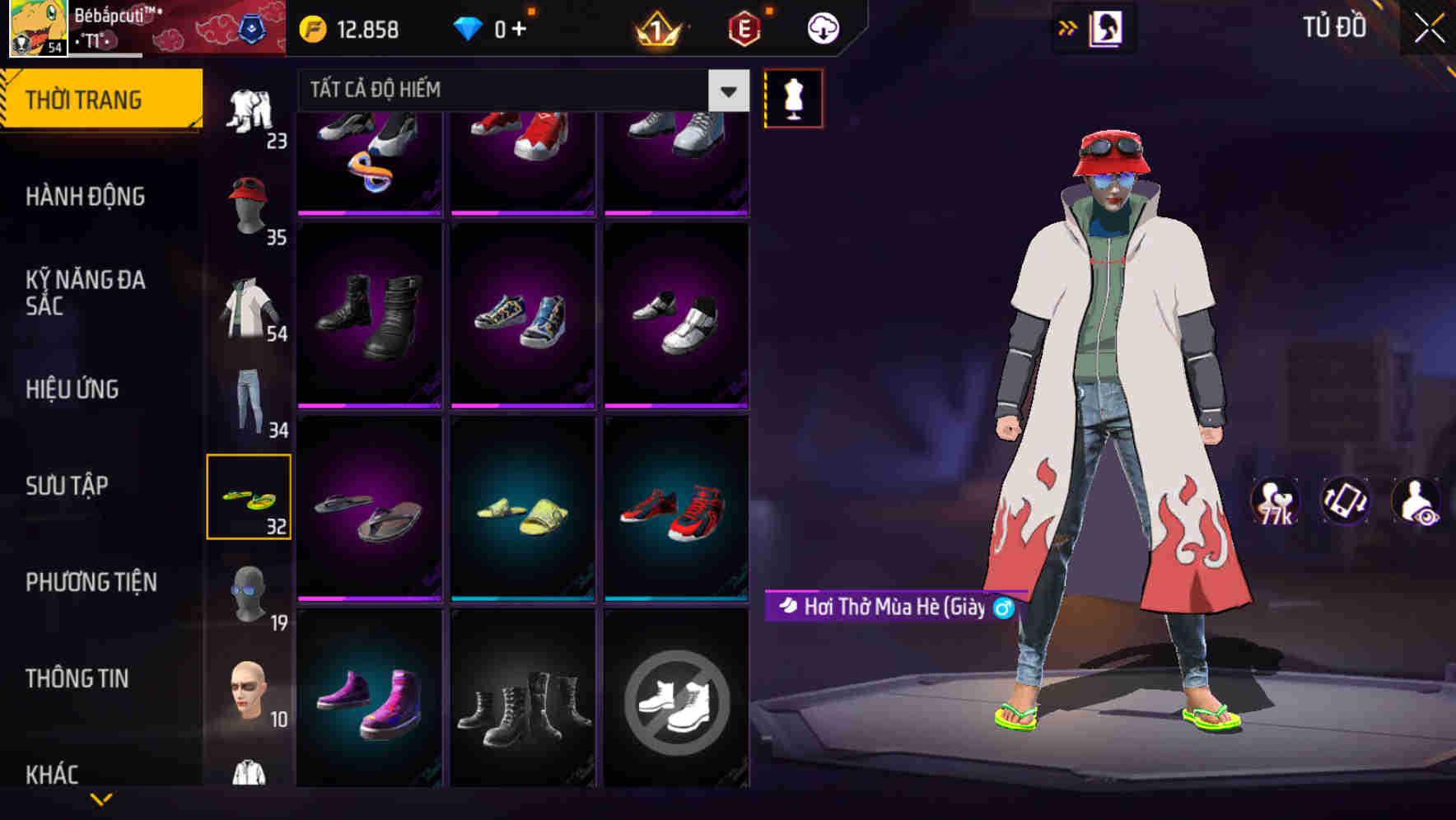The height and width of the screenshot is (820, 1456).
Task: Click the plus icon to add diamonds
Action: [517, 28]
